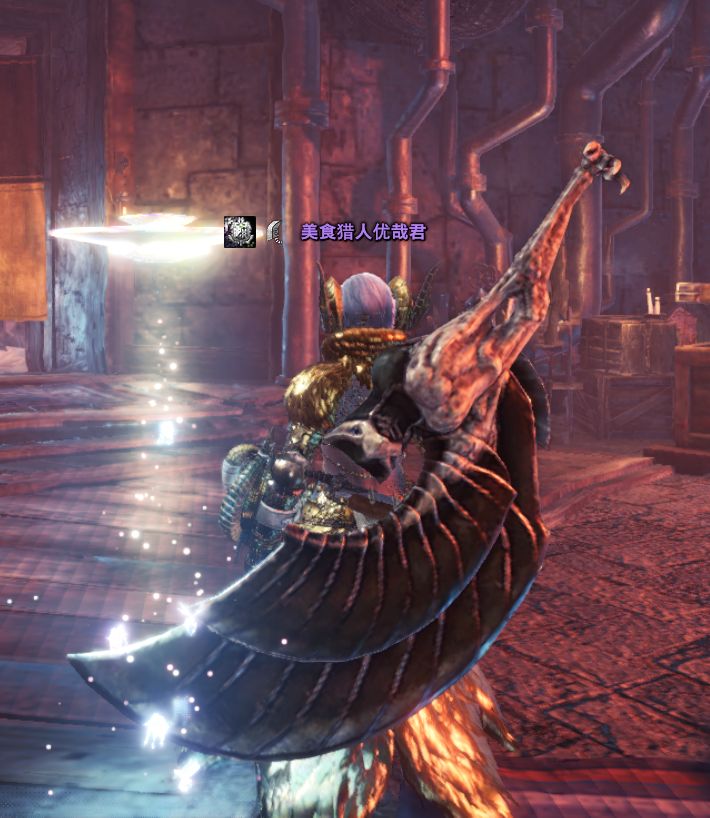Click the player name 美食猎人优哉君
This screenshot has width=710, height=818.
coord(363,232)
